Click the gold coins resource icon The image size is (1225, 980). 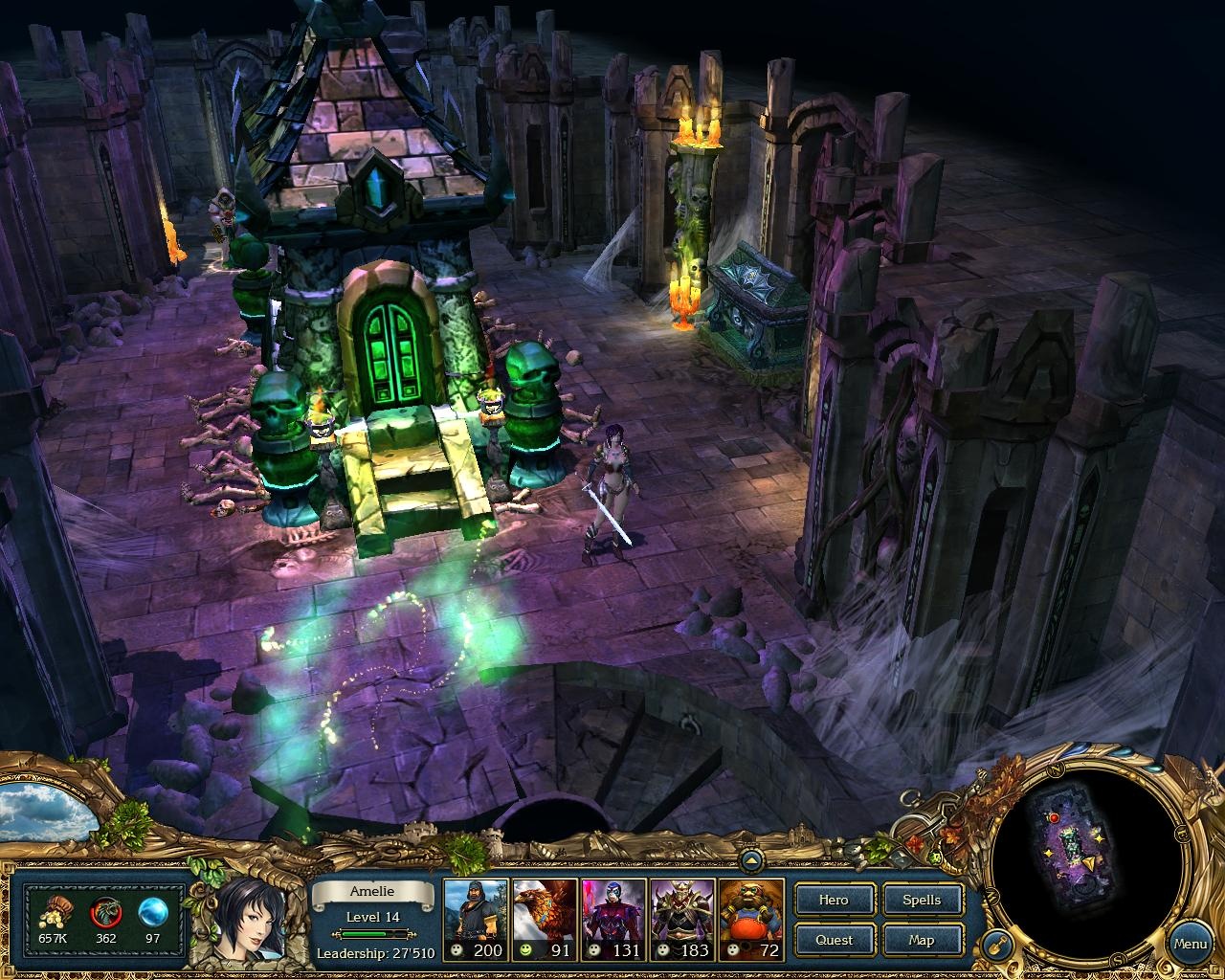55,912
